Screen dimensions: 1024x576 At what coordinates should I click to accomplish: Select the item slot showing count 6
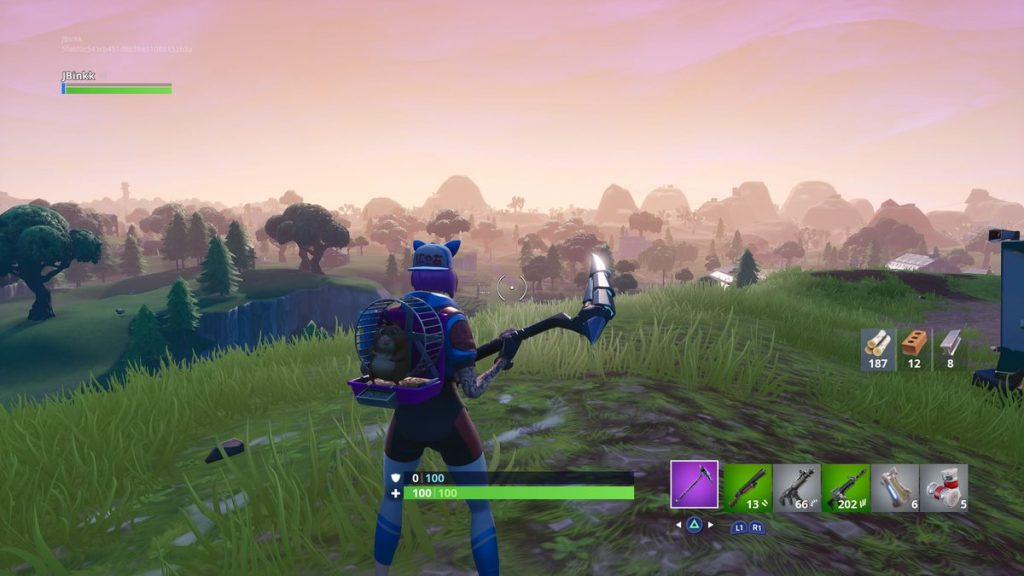(894, 488)
